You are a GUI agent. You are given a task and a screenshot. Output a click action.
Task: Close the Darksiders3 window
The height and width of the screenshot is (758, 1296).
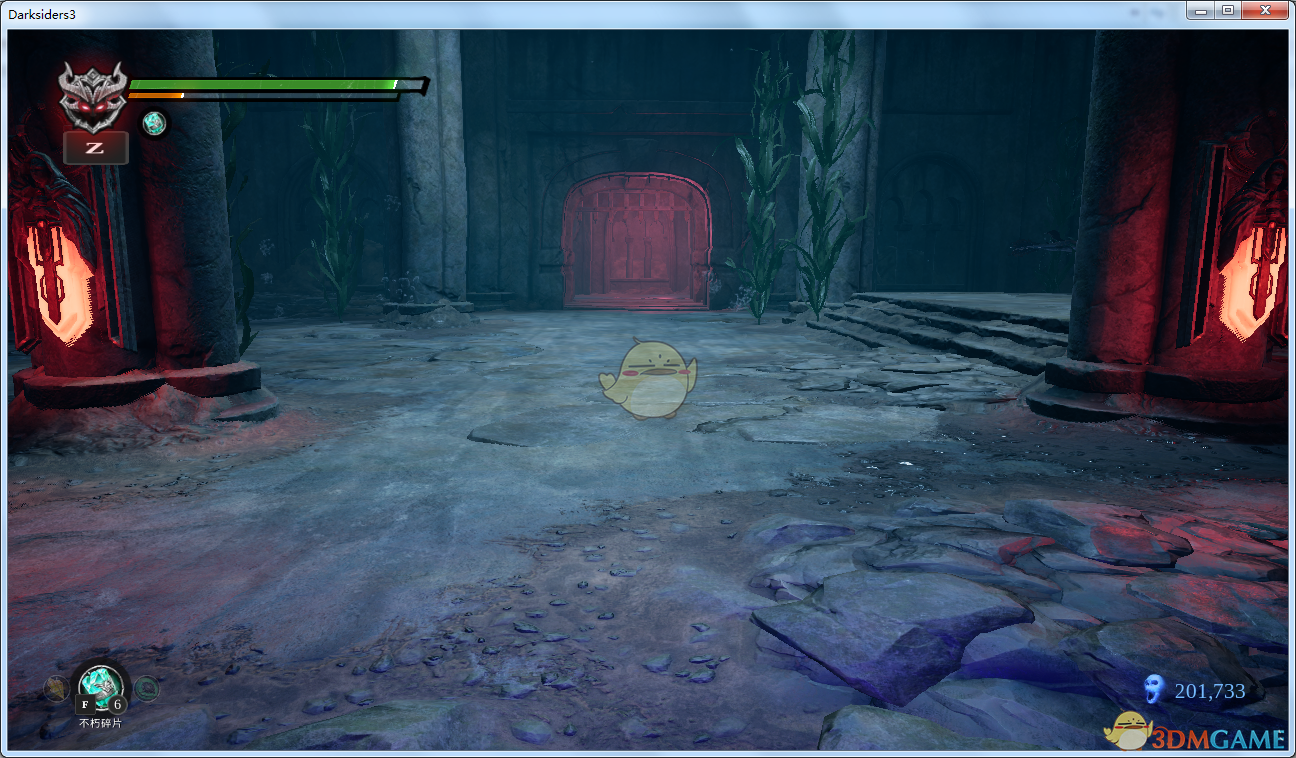tap(1265, 10)
